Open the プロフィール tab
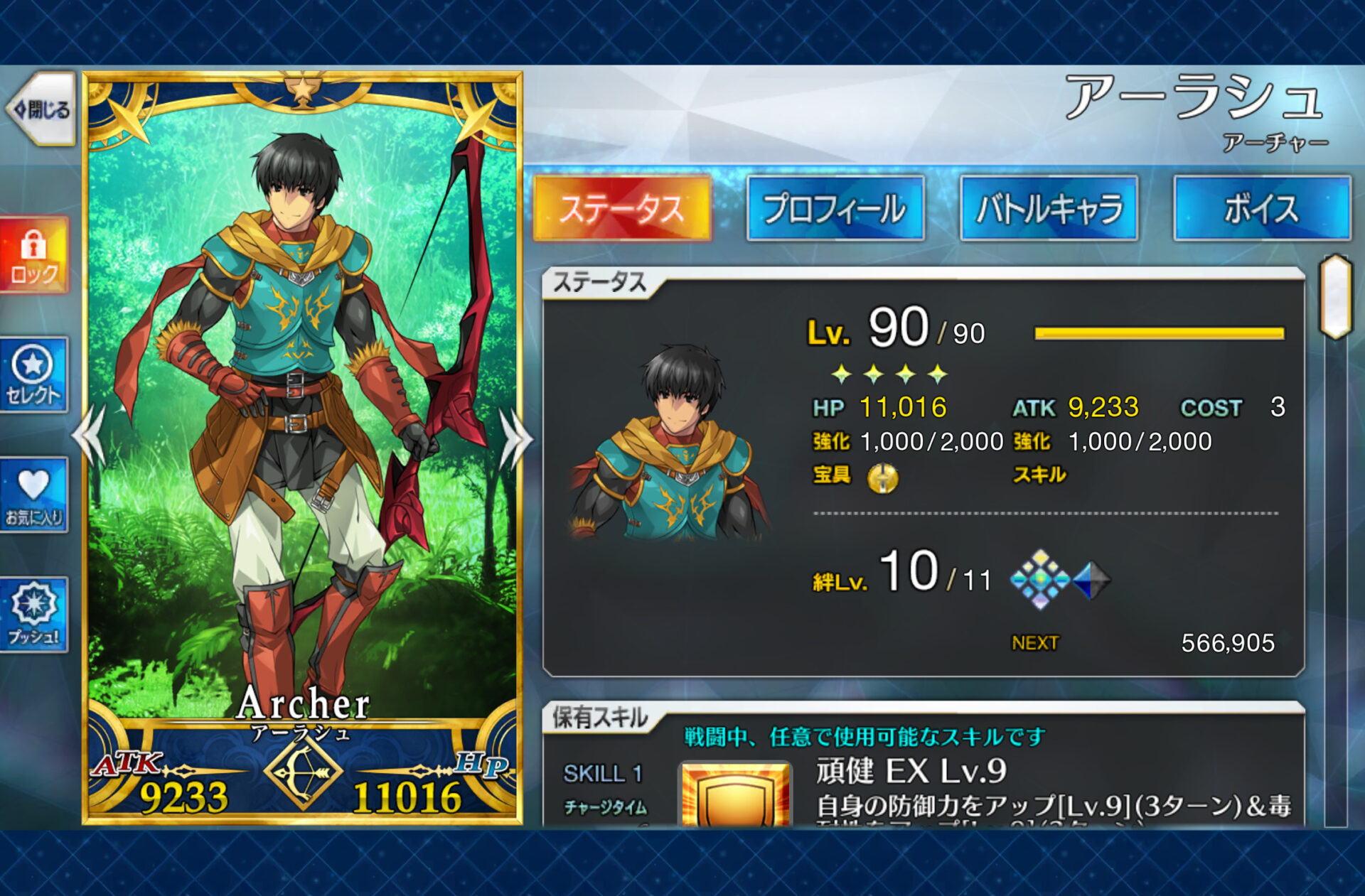The width and height of the screenshot is (1365, 896). tap(835, 209)
